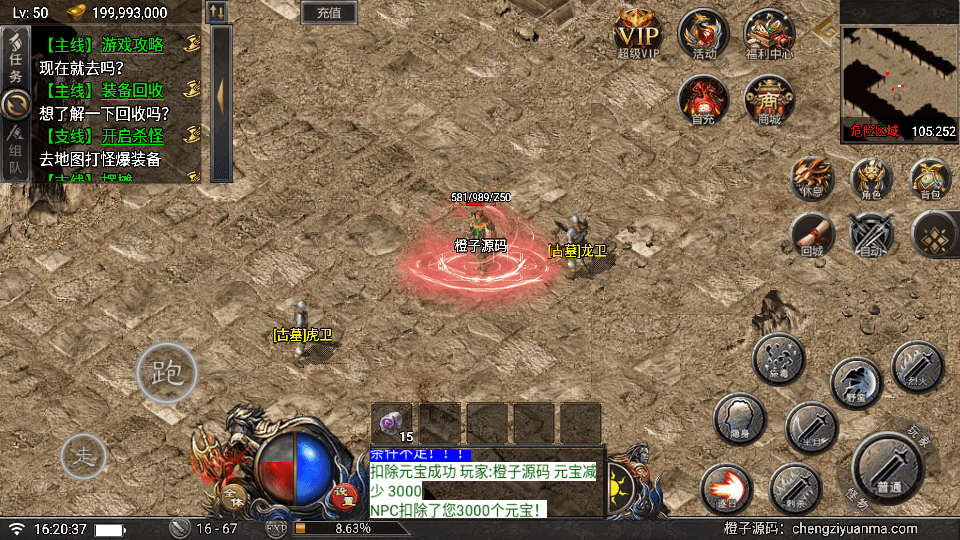
Task: Activate the 烈火 flaming sword skill
Action: [x=916, y=365]
